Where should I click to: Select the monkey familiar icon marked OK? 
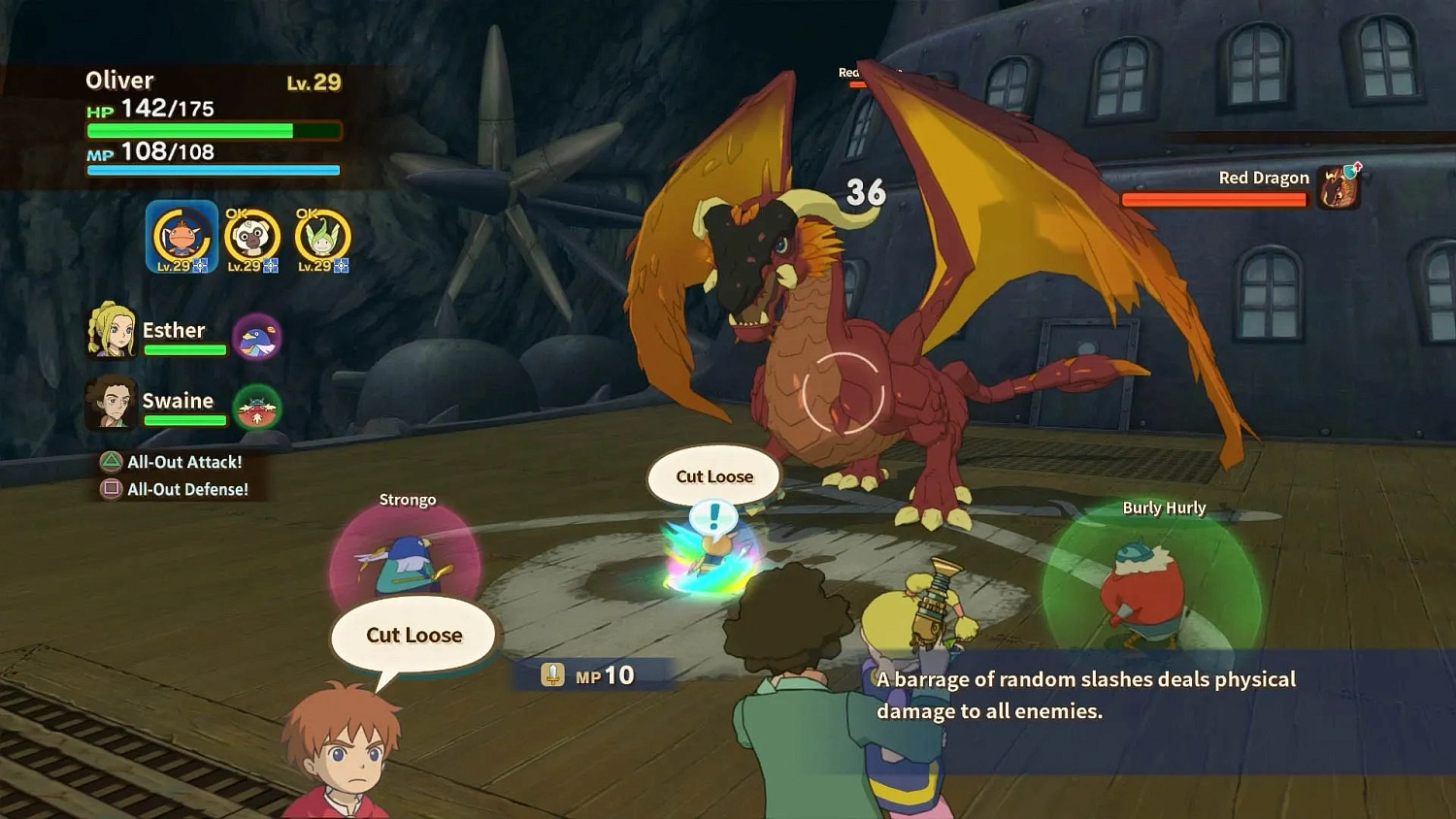(x=252, y=236)
